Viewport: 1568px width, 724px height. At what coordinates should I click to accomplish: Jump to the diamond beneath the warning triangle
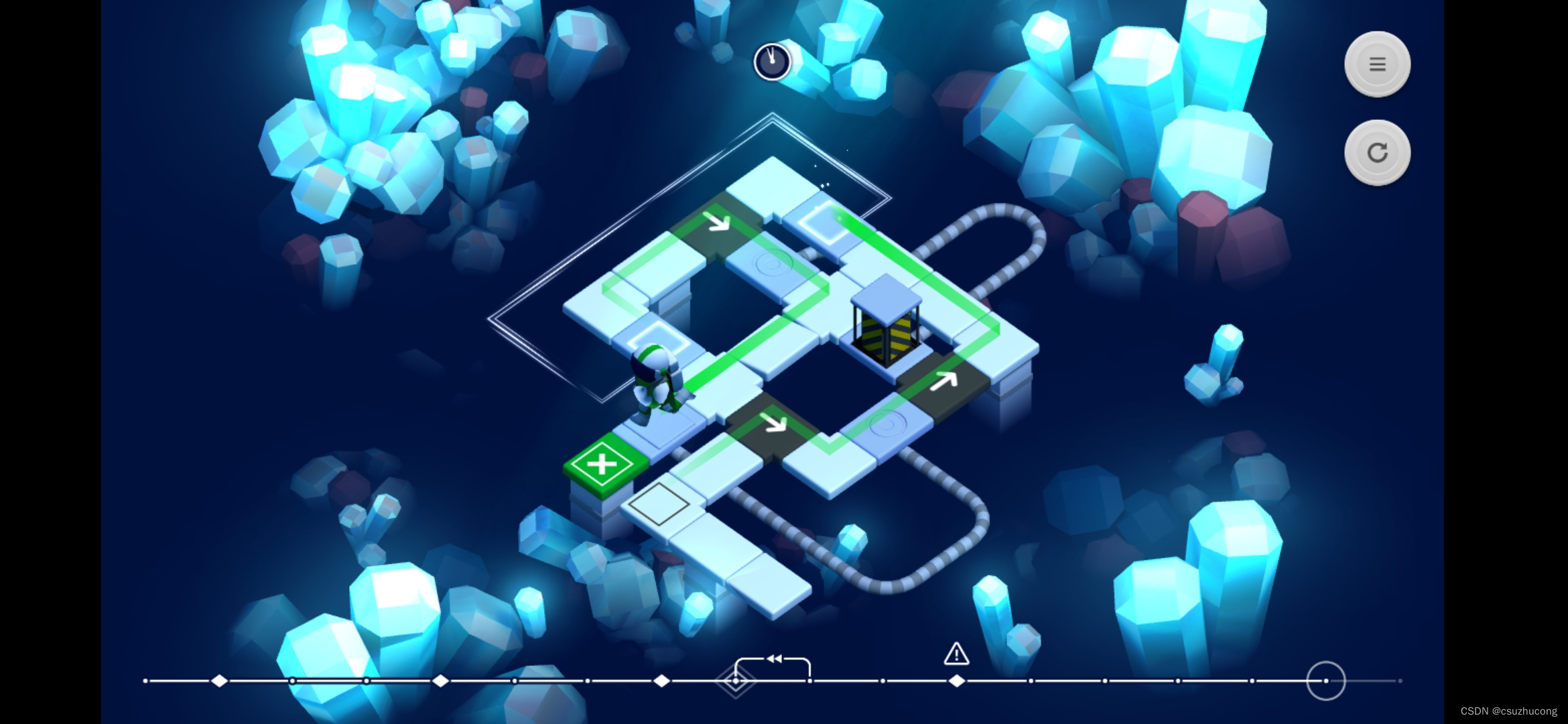coord(957,681)
